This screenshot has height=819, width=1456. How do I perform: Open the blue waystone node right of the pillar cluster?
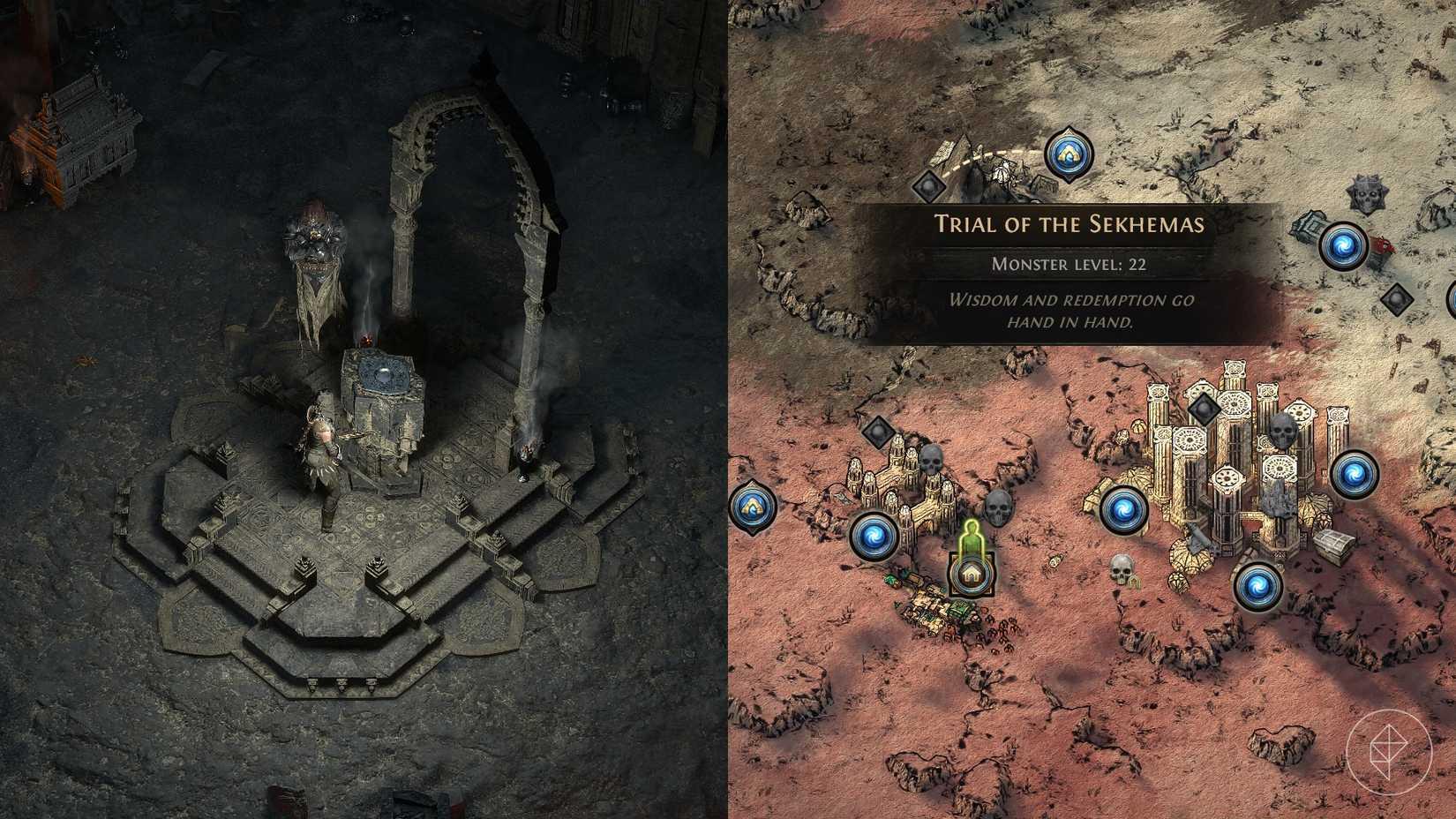point(1356,477)
